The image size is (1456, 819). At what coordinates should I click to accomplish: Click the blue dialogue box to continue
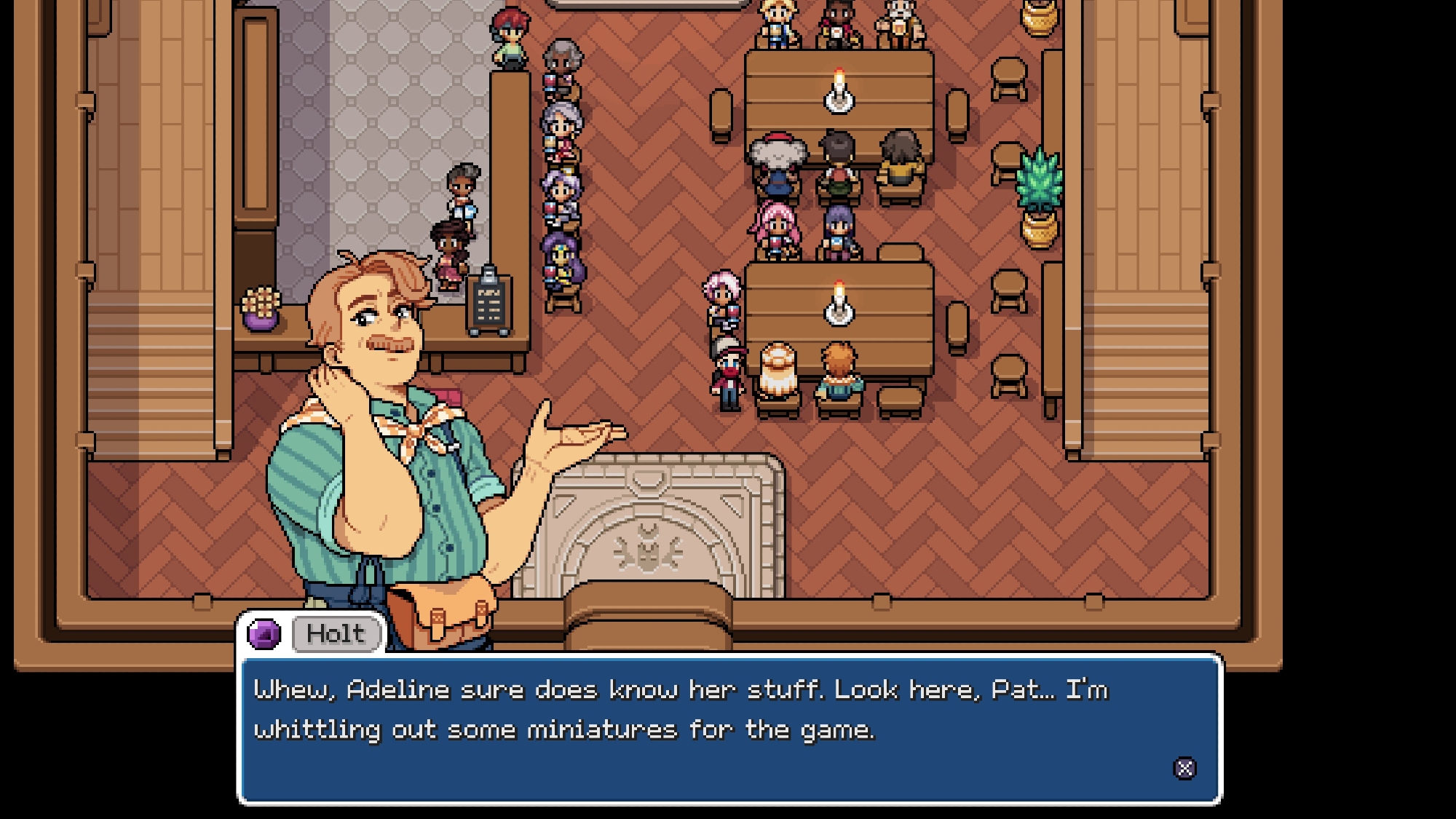pyautogui.click(x=729, y=729)
